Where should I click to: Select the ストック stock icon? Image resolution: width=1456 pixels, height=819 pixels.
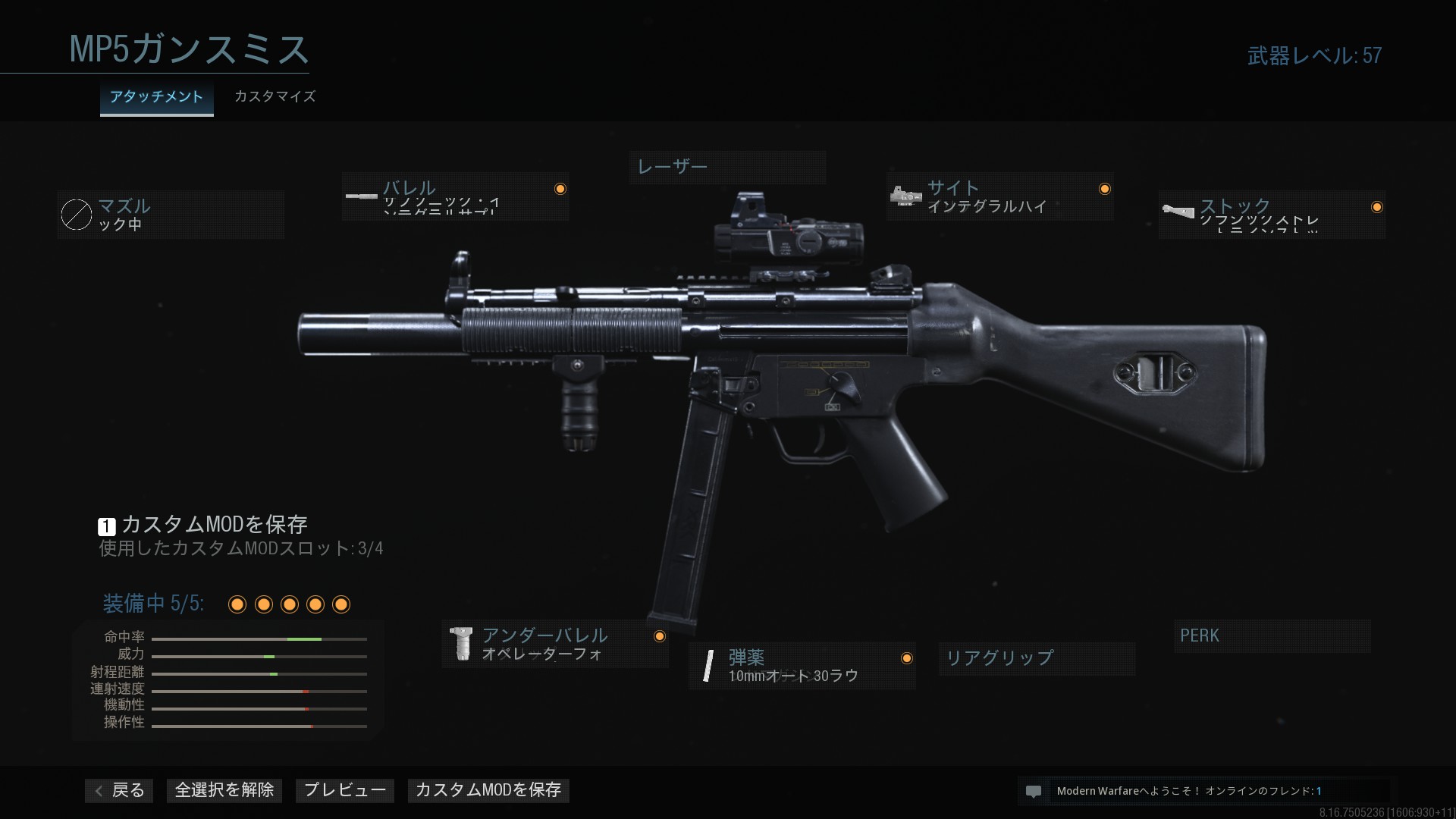(1178, 210)
